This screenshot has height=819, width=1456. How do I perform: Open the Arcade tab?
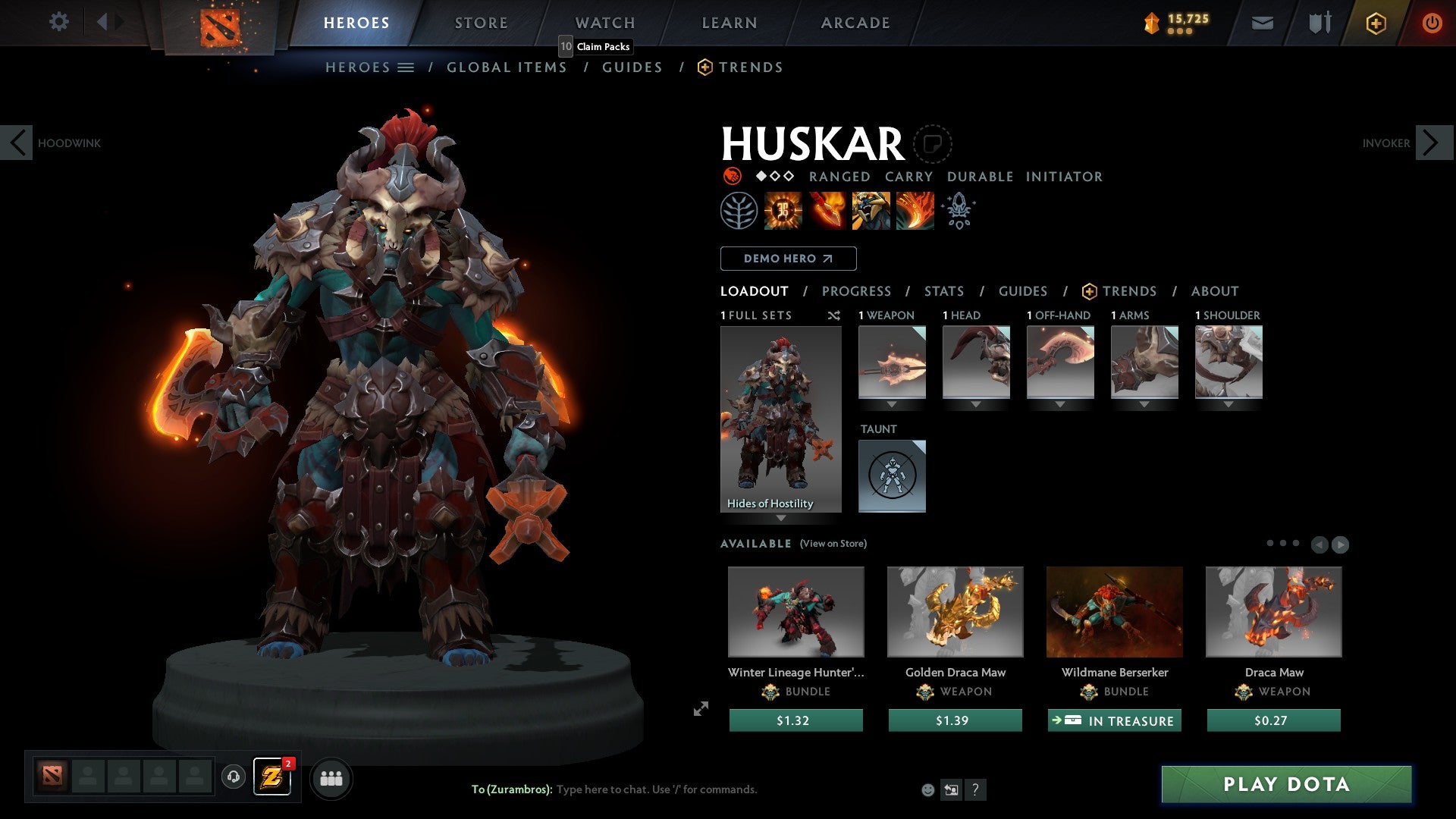pos(855,23)
